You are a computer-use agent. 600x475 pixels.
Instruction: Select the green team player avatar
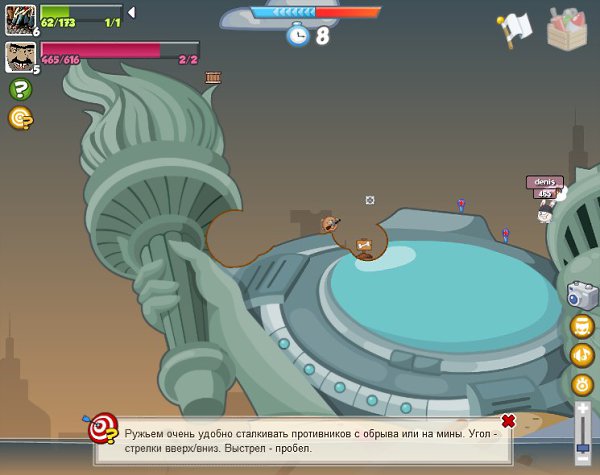[x=20, y=18]
